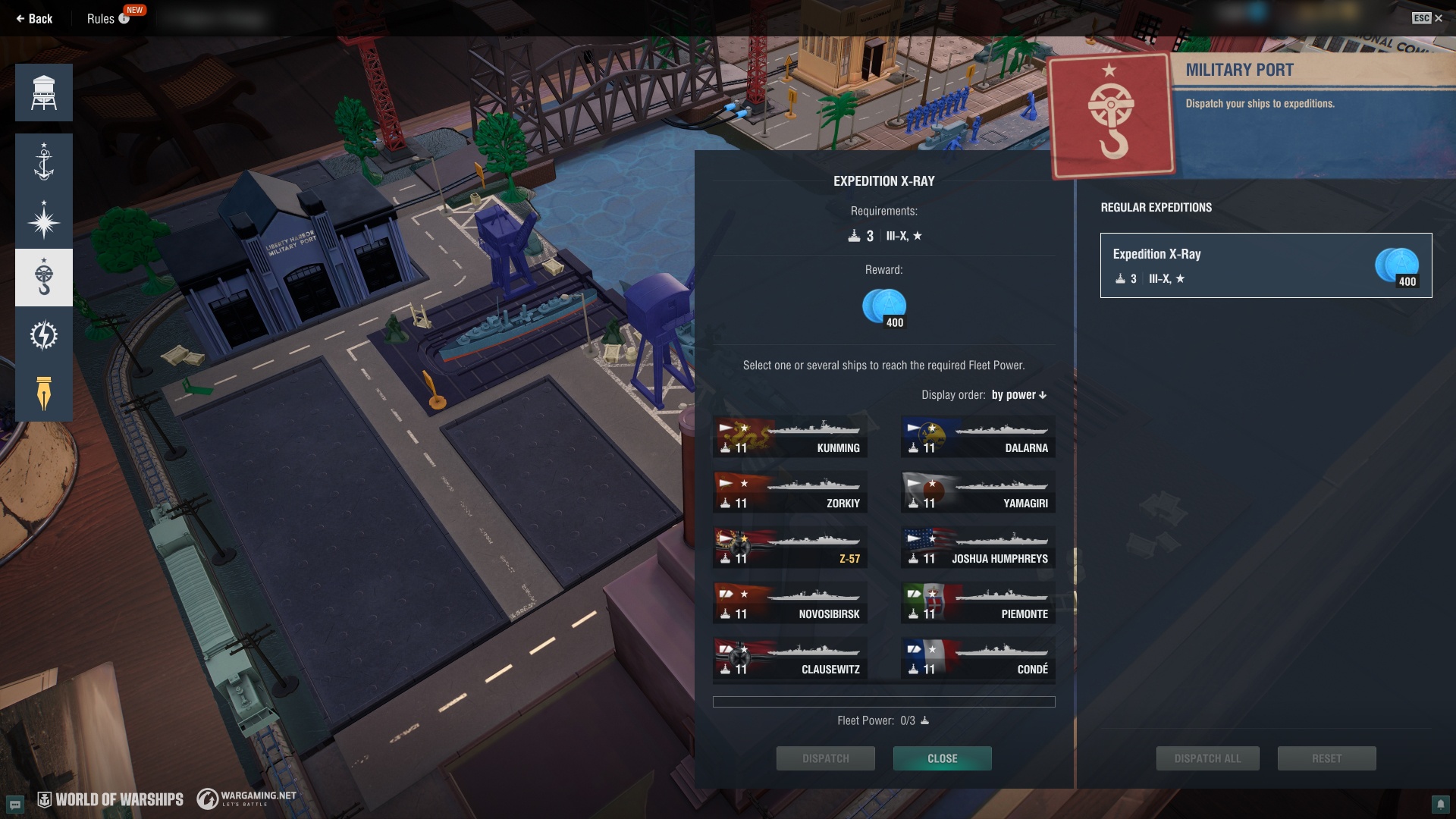Select the Yamagiri ship
1456x819 pixels.
[x=977, y=493]
